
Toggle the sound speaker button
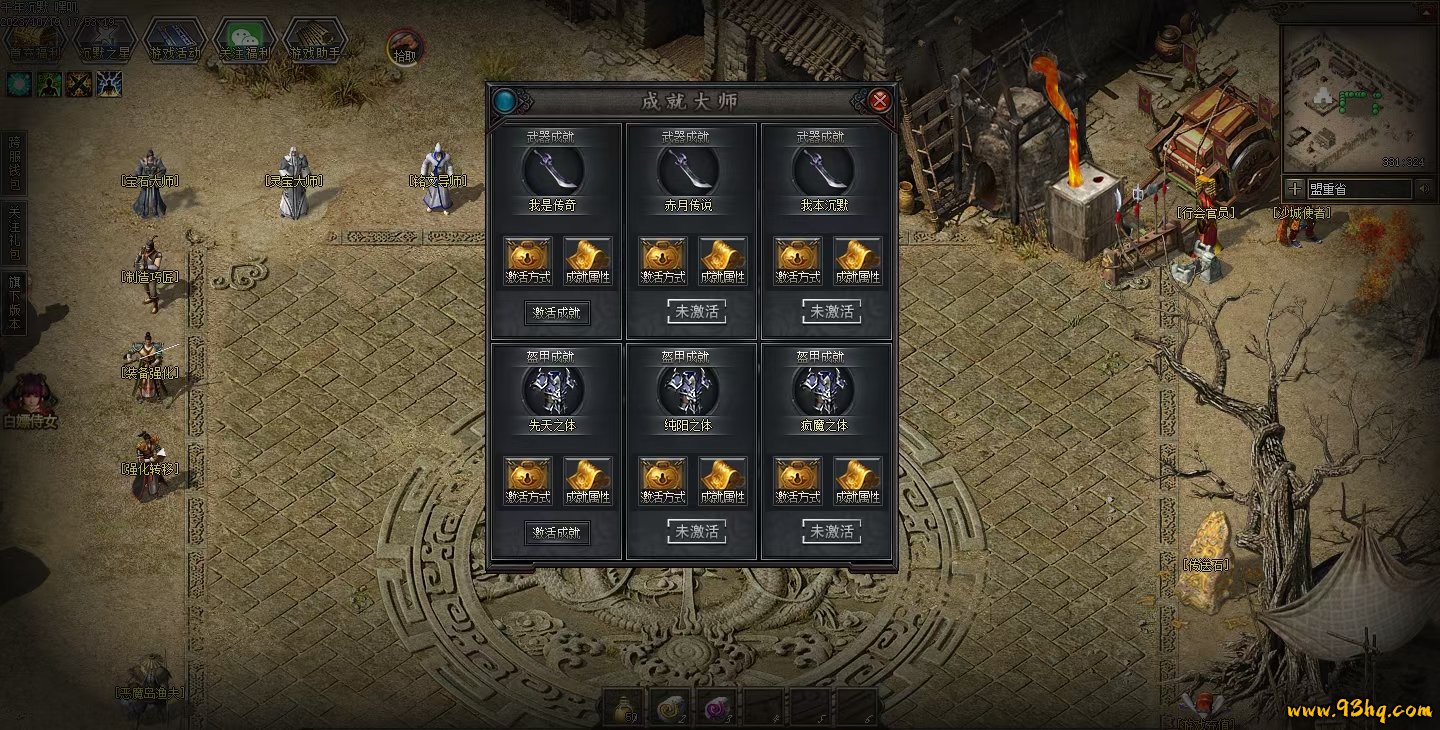tap(1424, 188)
